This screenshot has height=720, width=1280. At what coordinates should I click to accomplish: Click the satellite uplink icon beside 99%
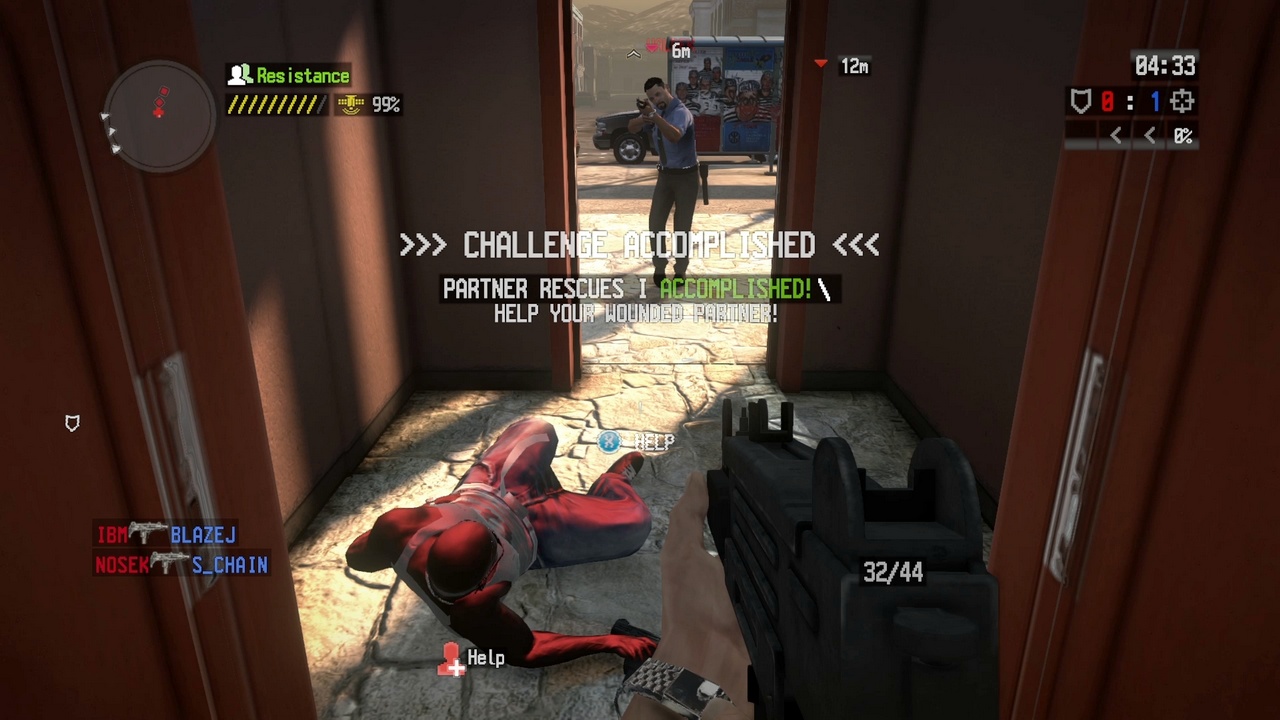349,103
